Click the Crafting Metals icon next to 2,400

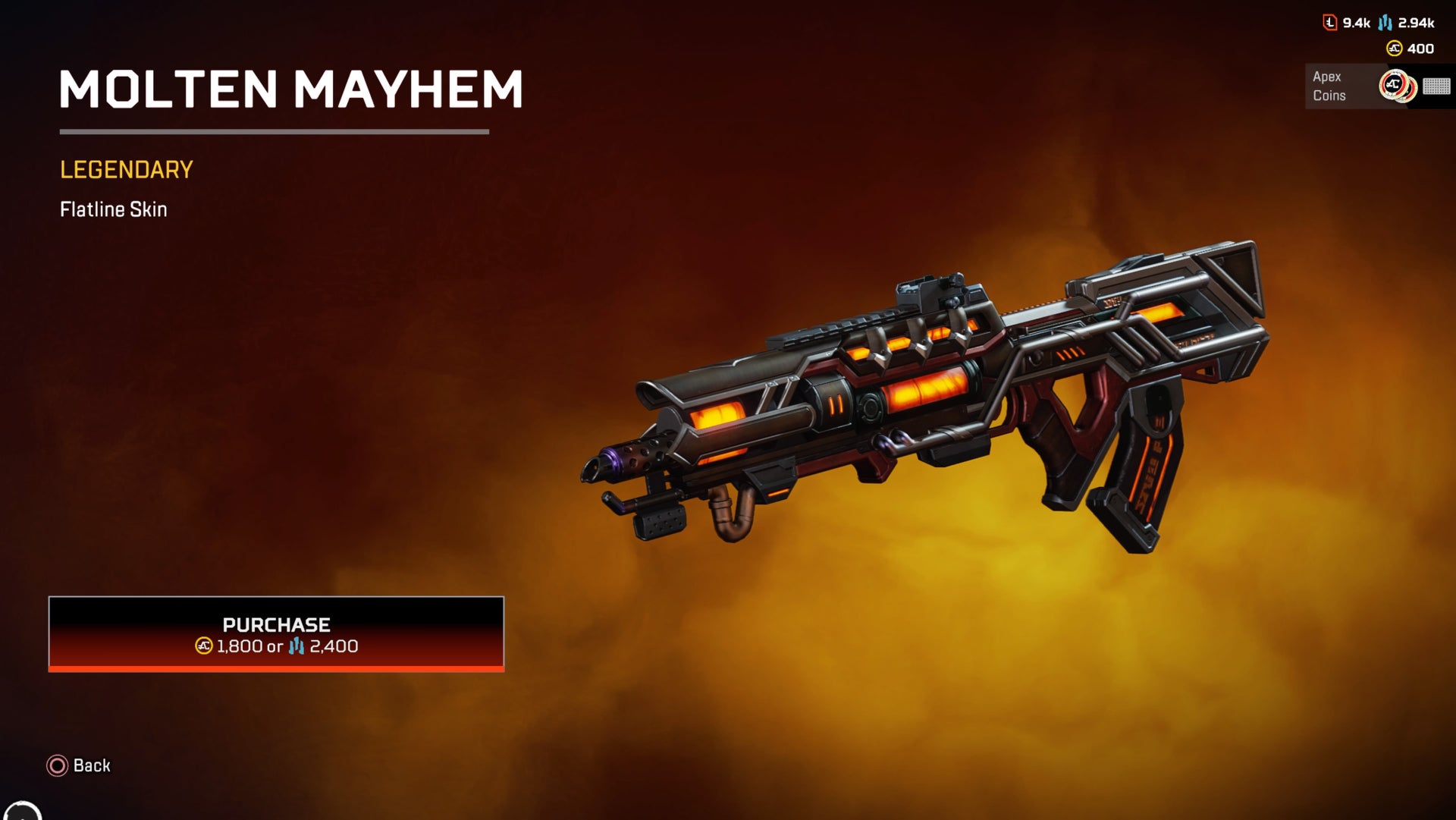coord(297,646)
